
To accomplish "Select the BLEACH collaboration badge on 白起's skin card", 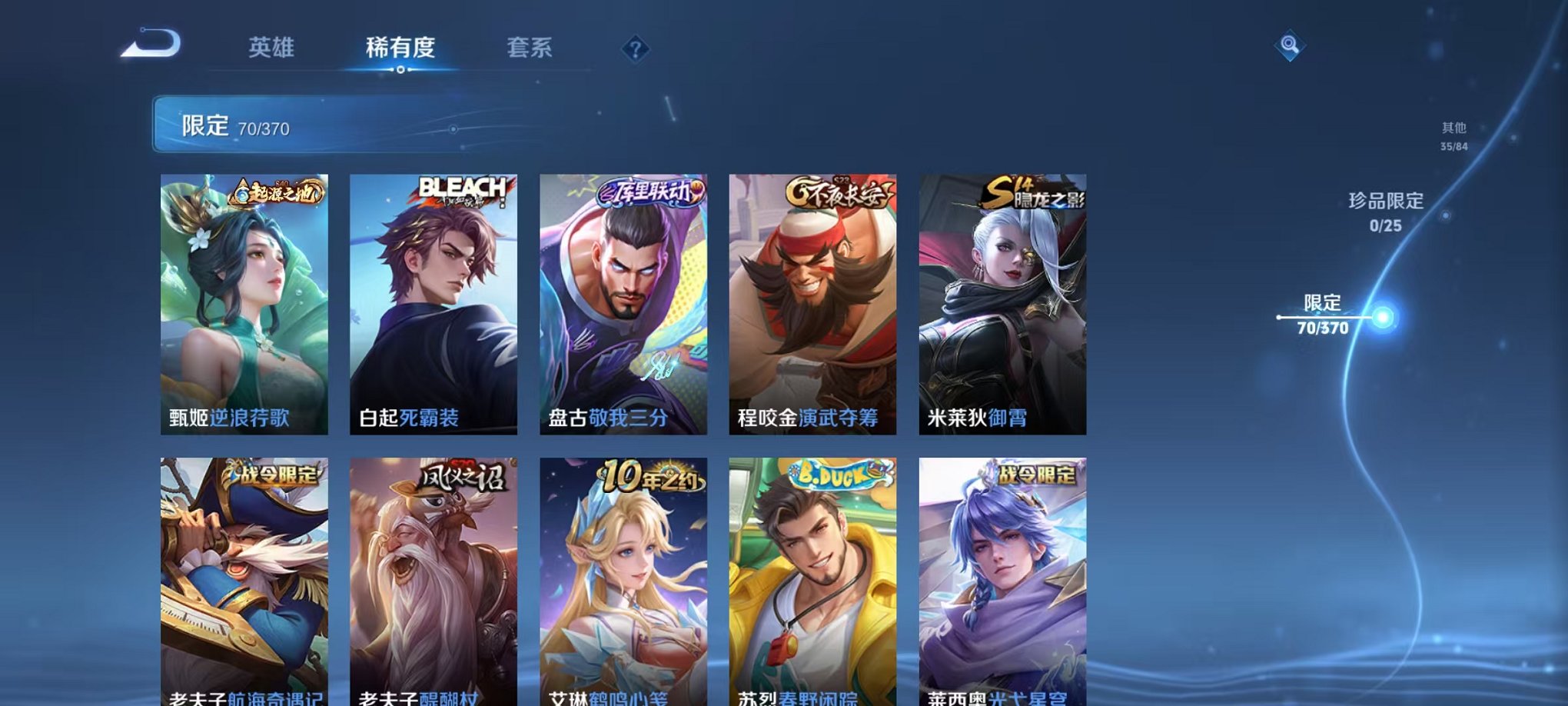I will (x=462, y=187).
